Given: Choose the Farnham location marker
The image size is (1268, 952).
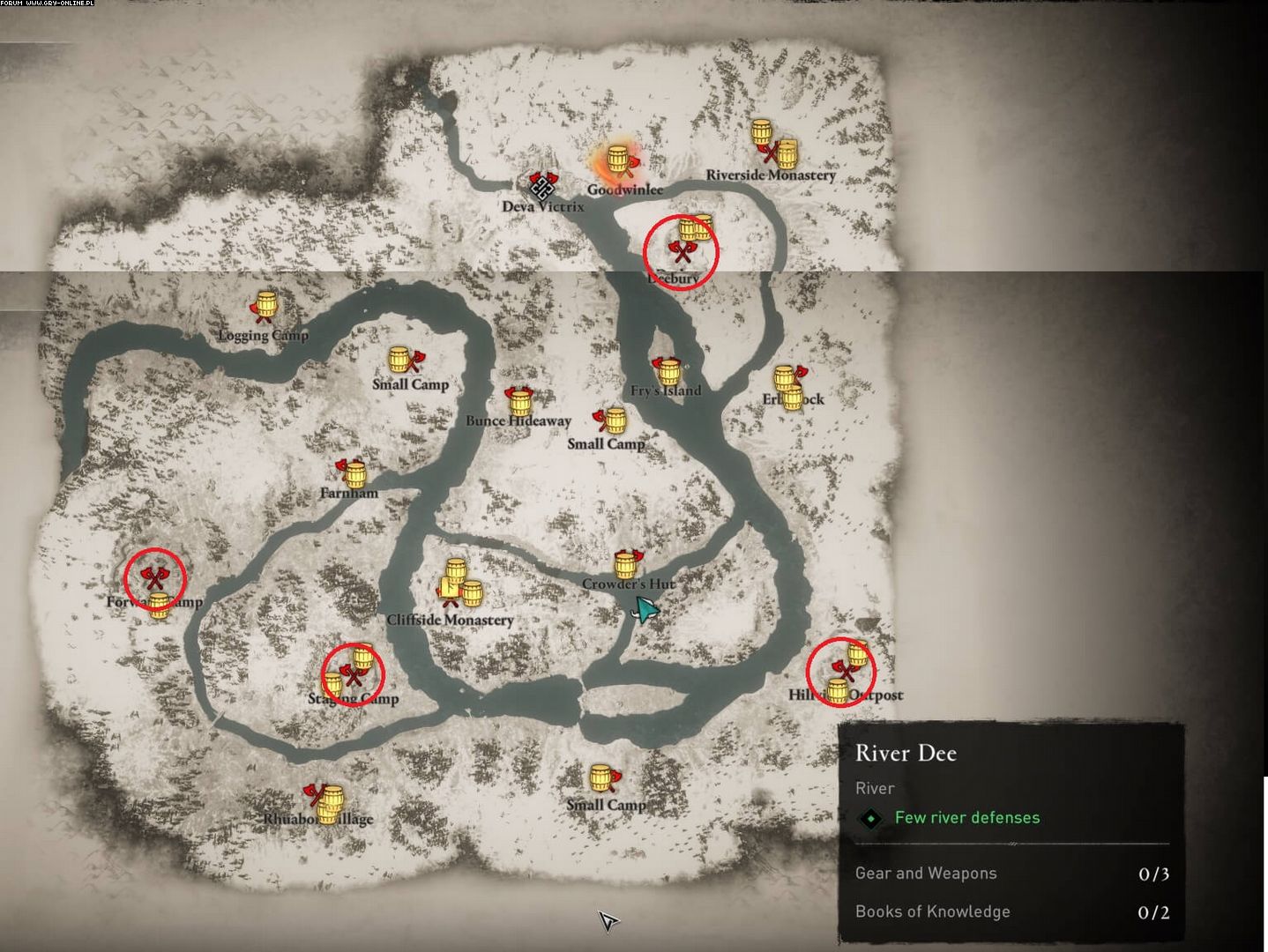Looking at the screenshot, I should [x=351, y=472].
